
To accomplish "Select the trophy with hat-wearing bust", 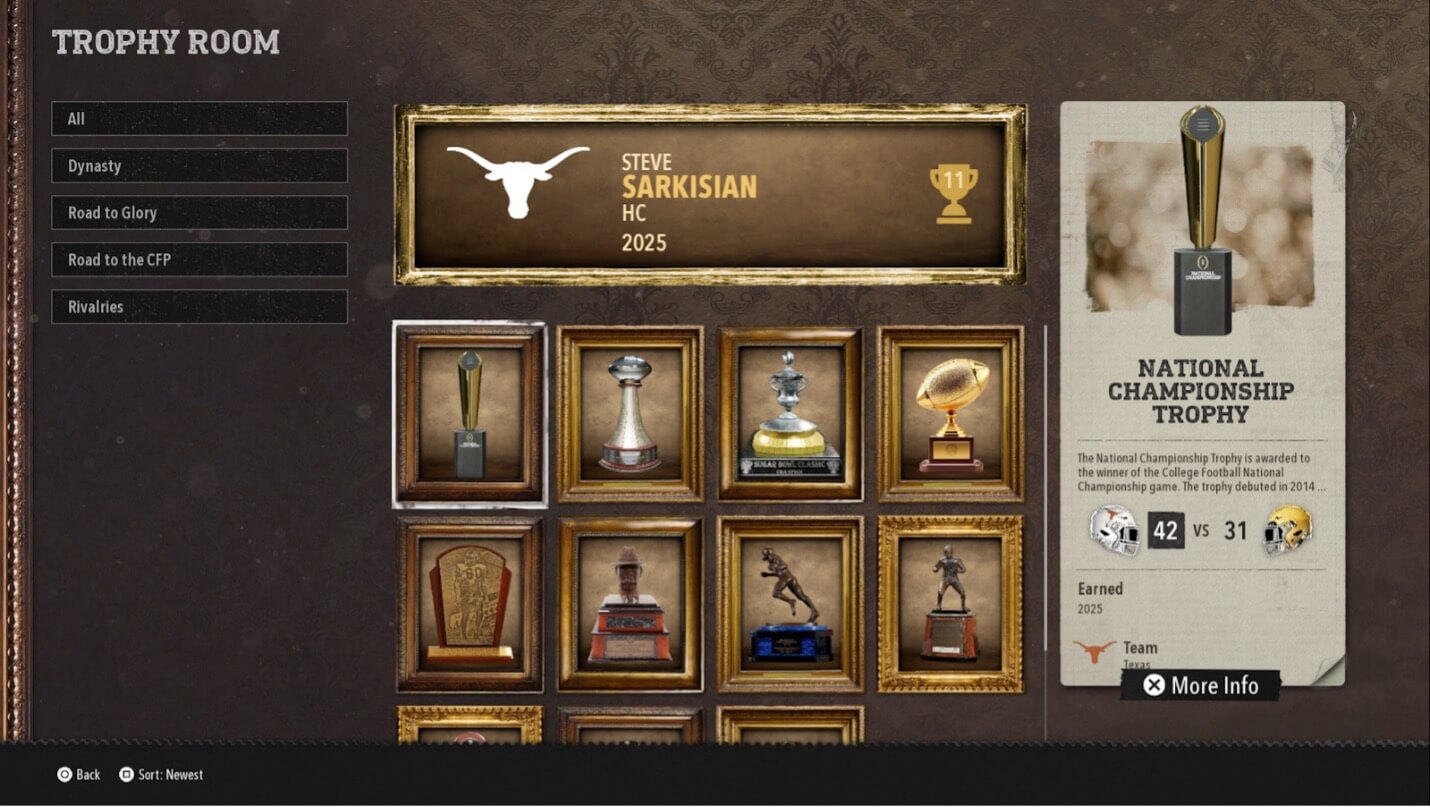I will 630,604.
